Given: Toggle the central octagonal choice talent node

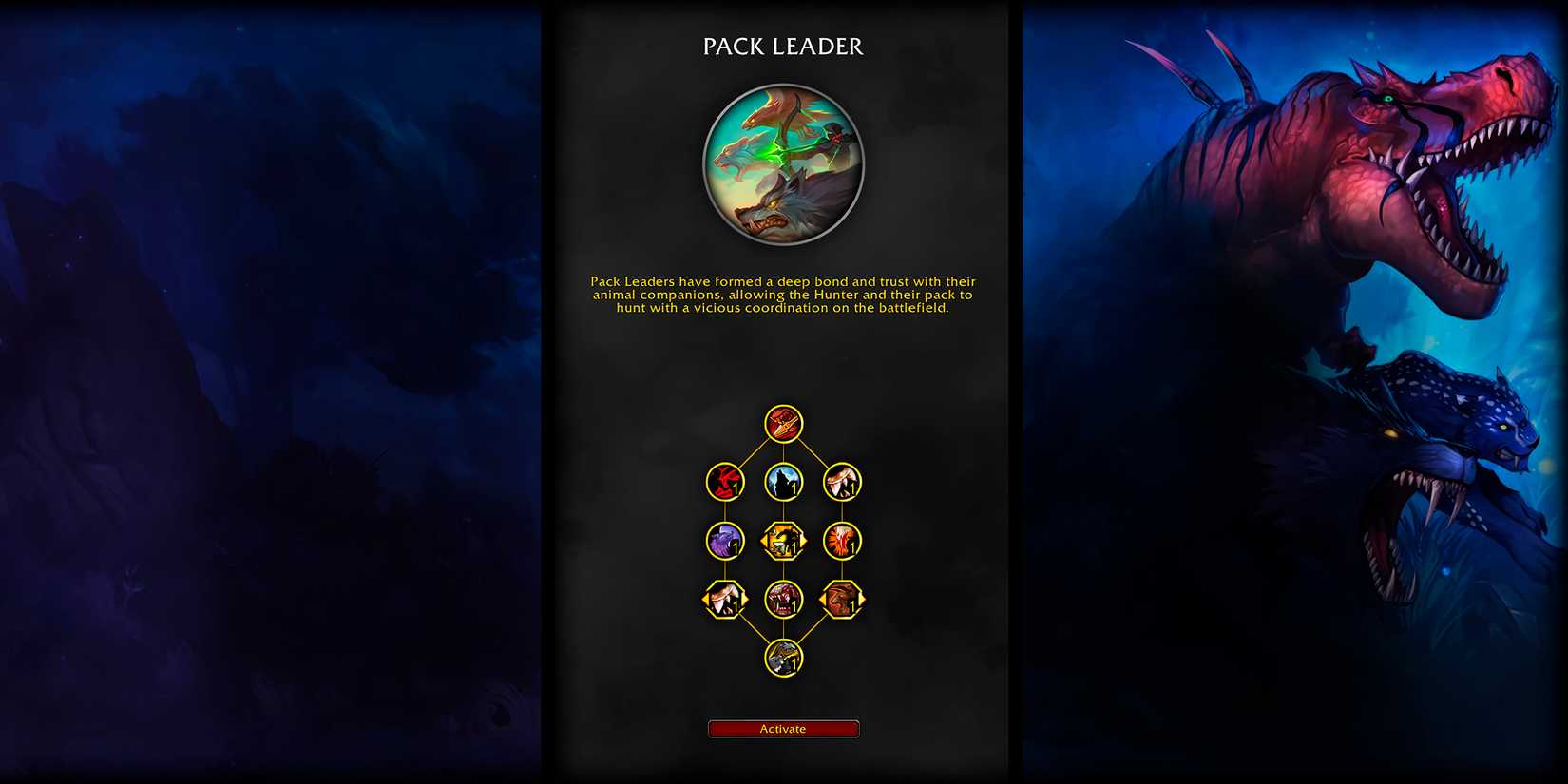Looking at the screenshot, I should 784,539.
